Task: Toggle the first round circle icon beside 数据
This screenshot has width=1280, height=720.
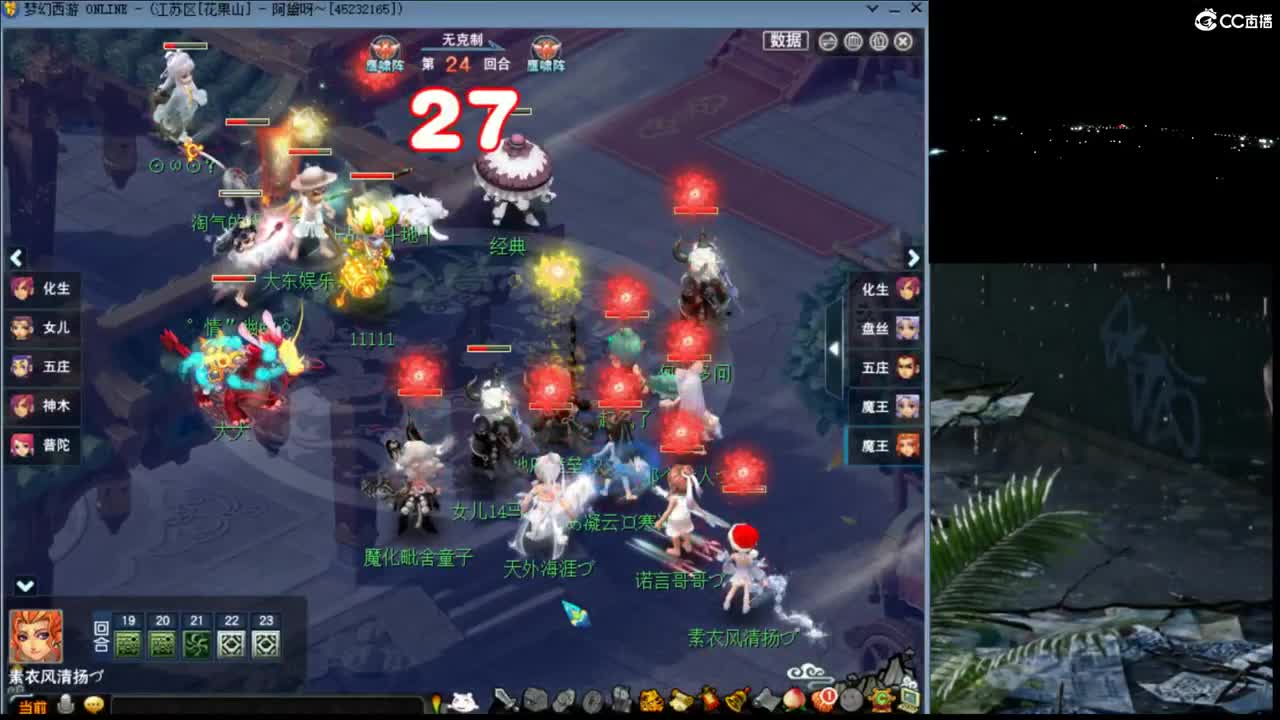Action: [828, 41]
